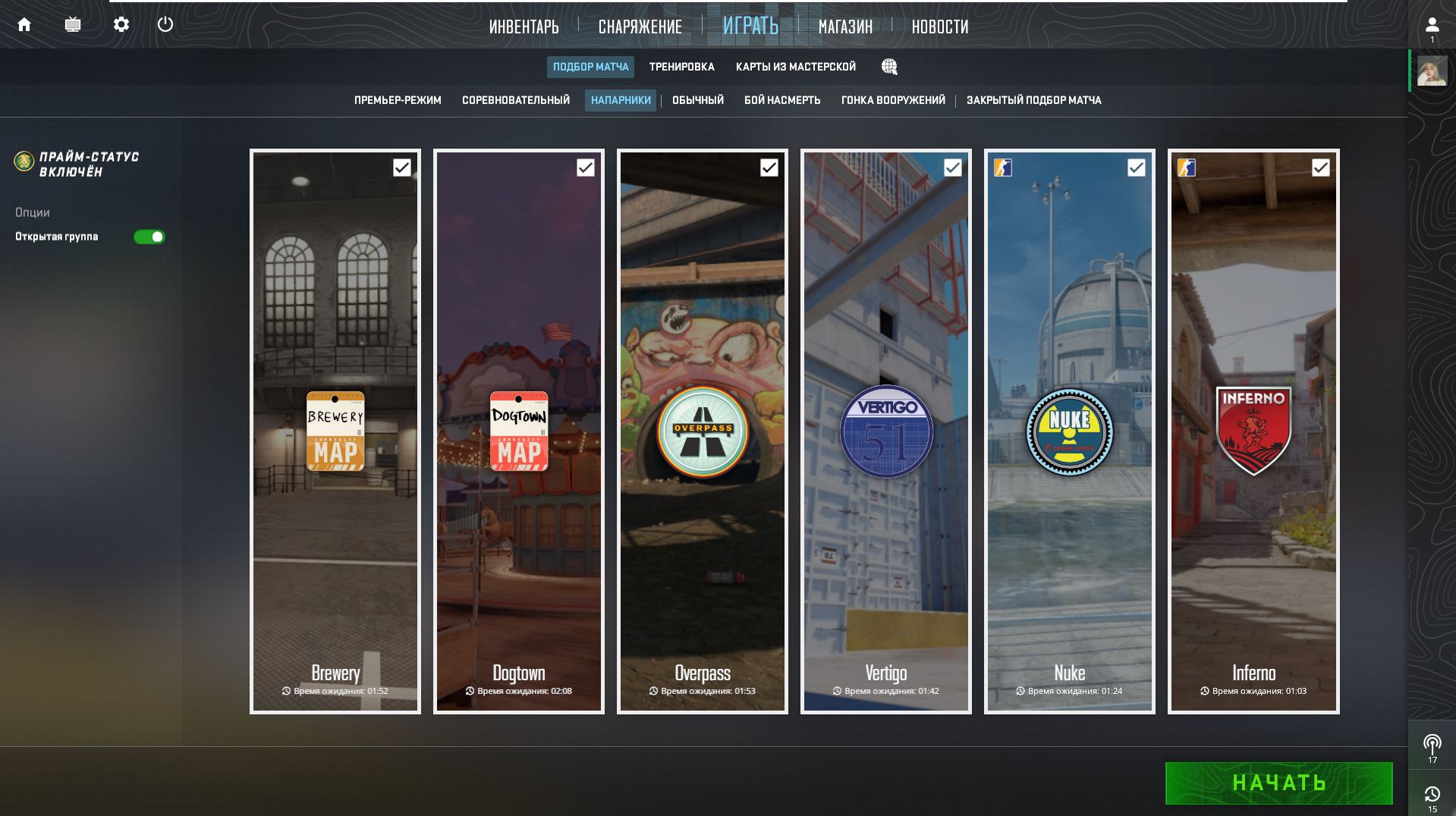
Task: Uncheck the Brewery map checkbox
Action: point(402,168)
